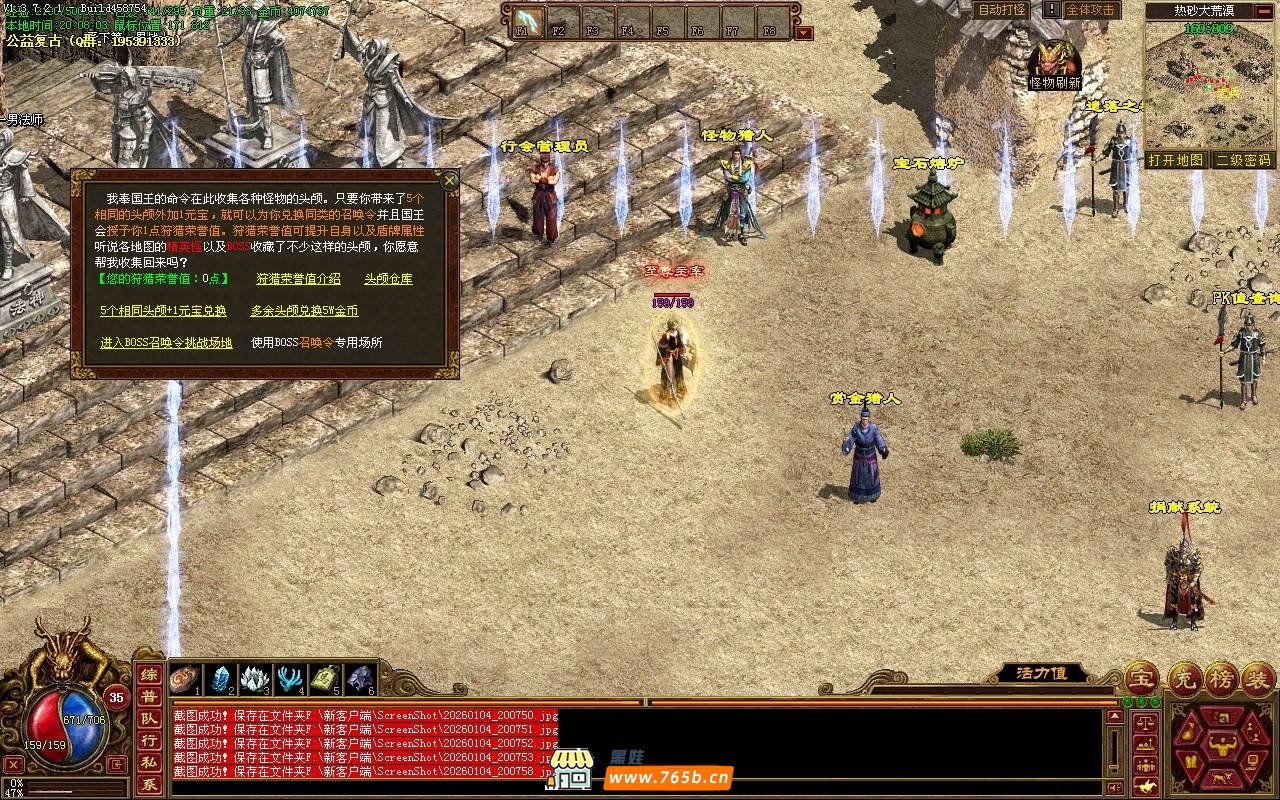Switch chat to the 队 team channel

click(x=148, y=718)
